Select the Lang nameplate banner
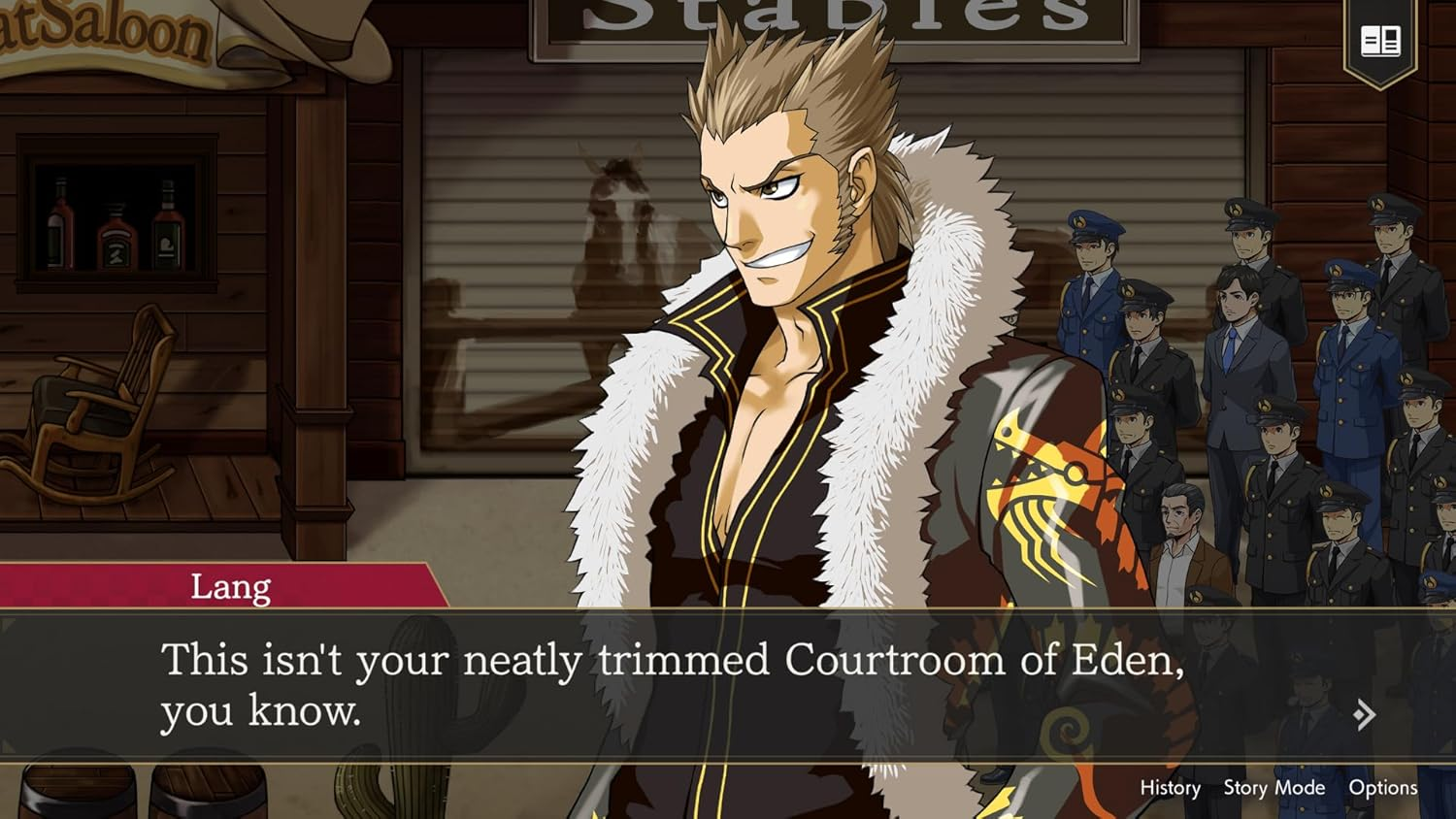Viewport: 1456px width, 819px height. [230, 585]
